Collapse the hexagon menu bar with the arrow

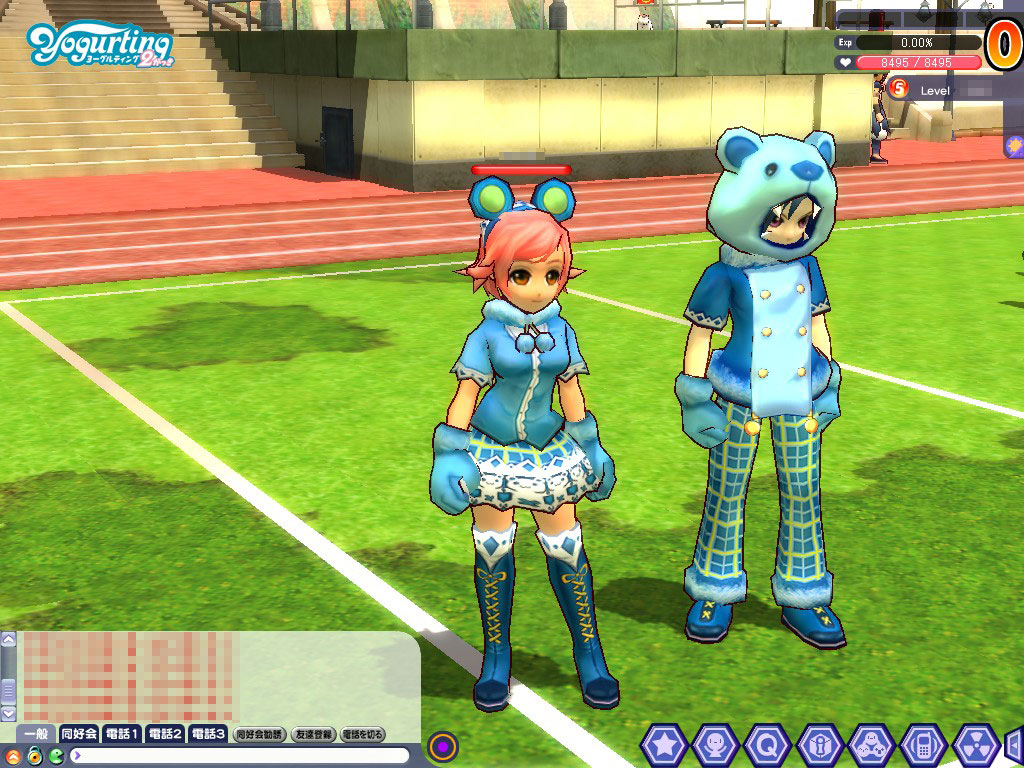(1014, 745)
